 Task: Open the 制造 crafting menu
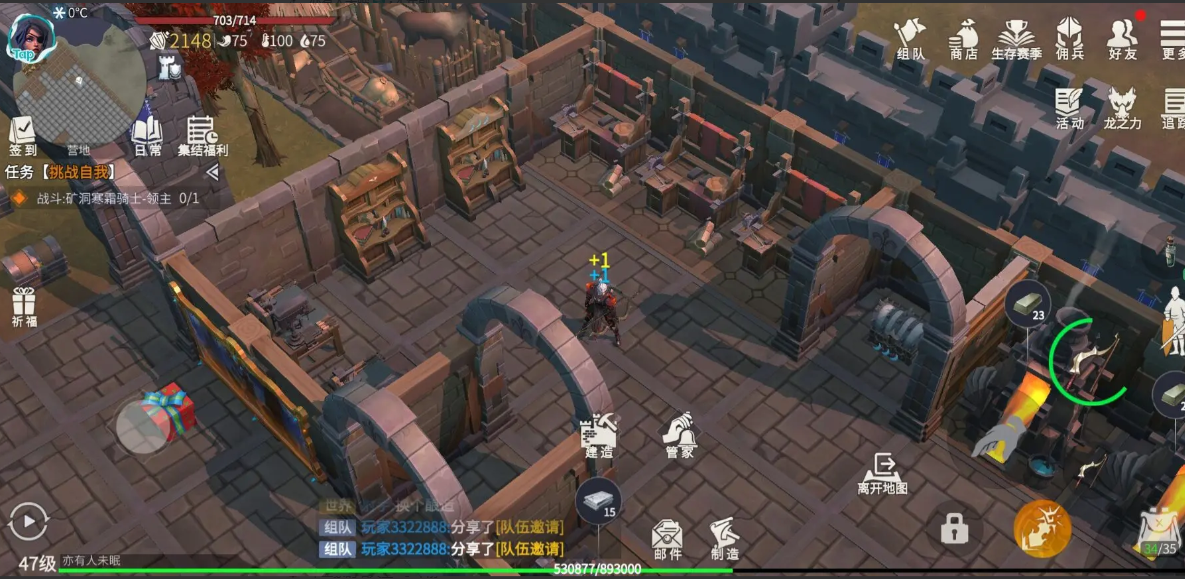tap(725, 539)
